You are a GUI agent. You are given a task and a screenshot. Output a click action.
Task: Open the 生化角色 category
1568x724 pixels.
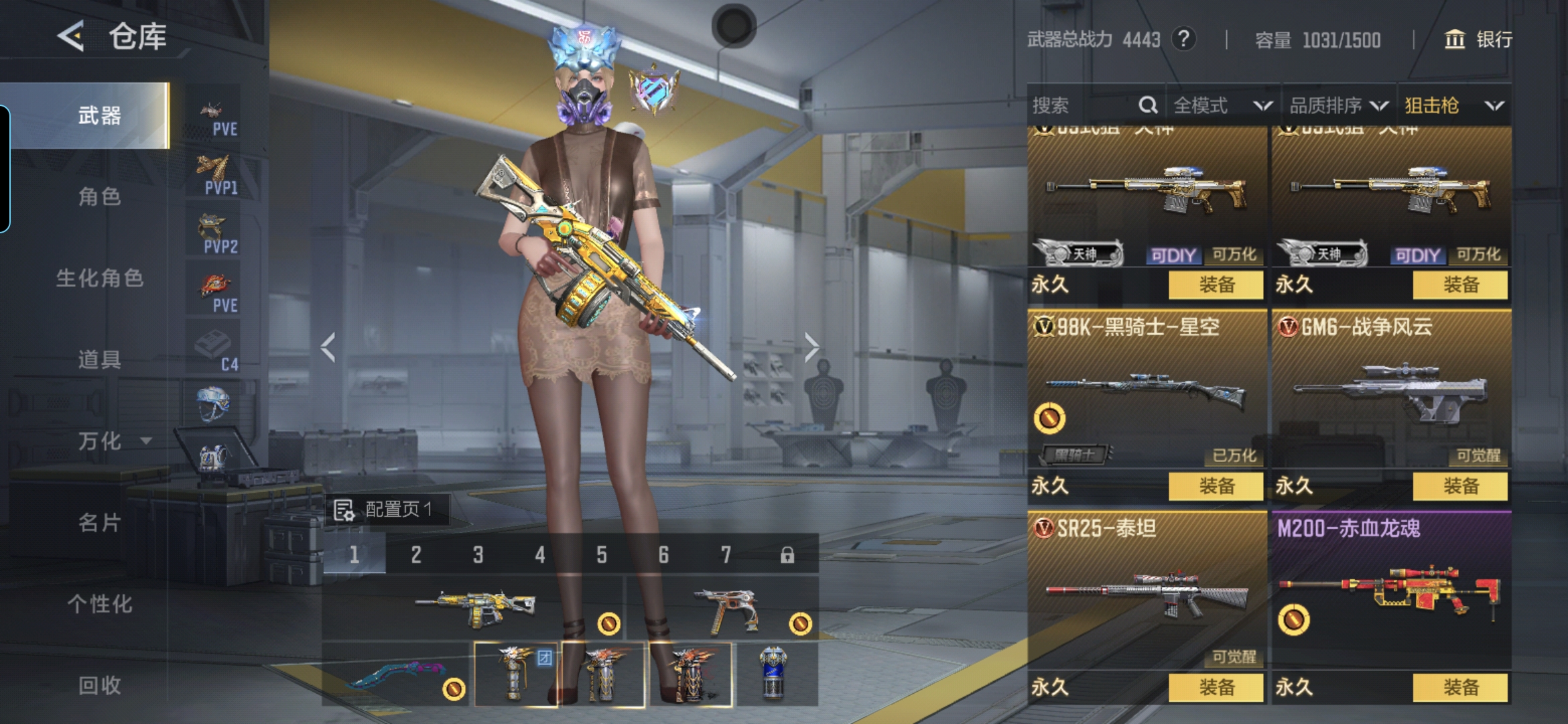[x=99, y=278]
